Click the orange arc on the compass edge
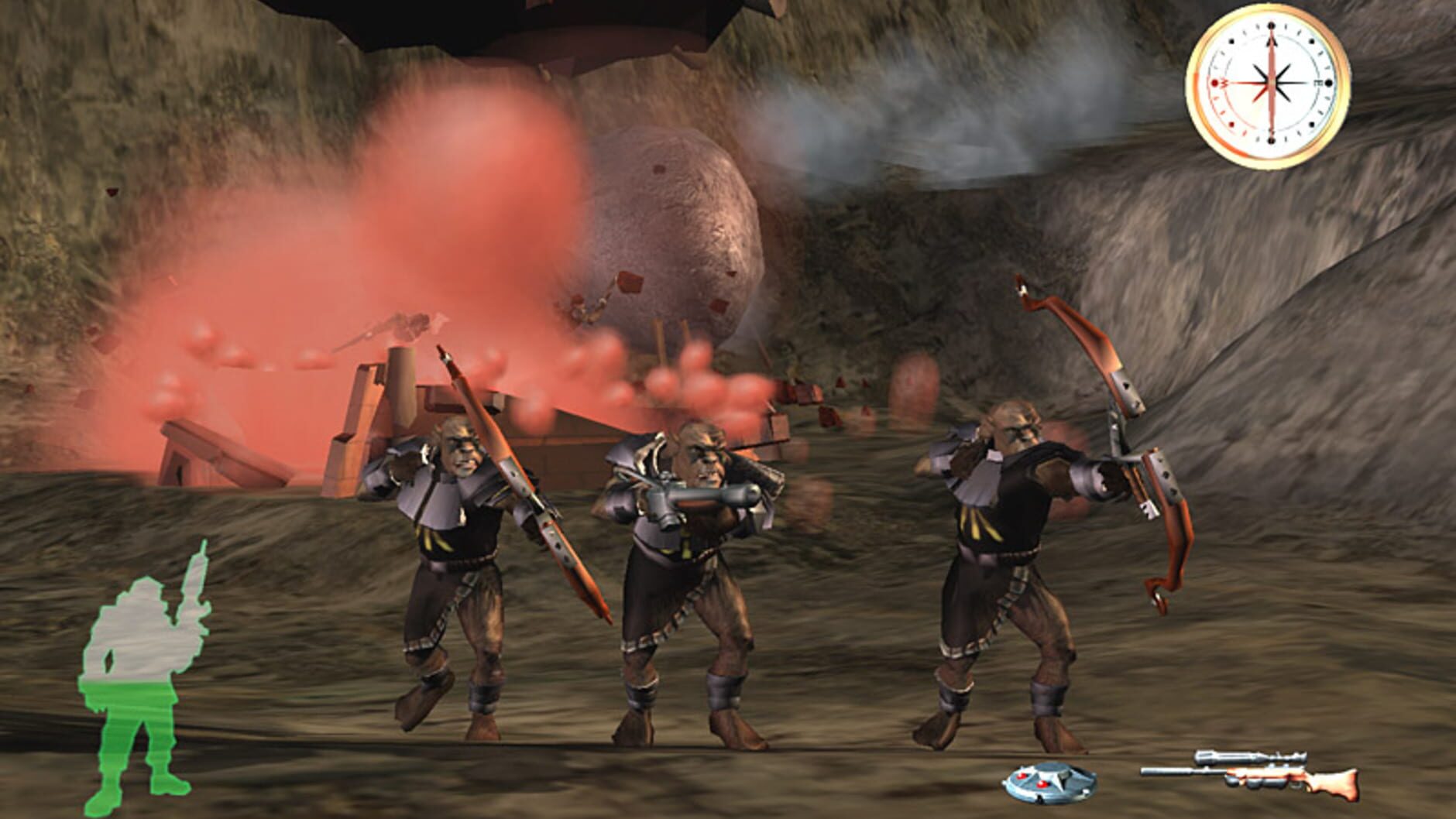Viewport: 1456px width, 819px height. pos(1198,101)
